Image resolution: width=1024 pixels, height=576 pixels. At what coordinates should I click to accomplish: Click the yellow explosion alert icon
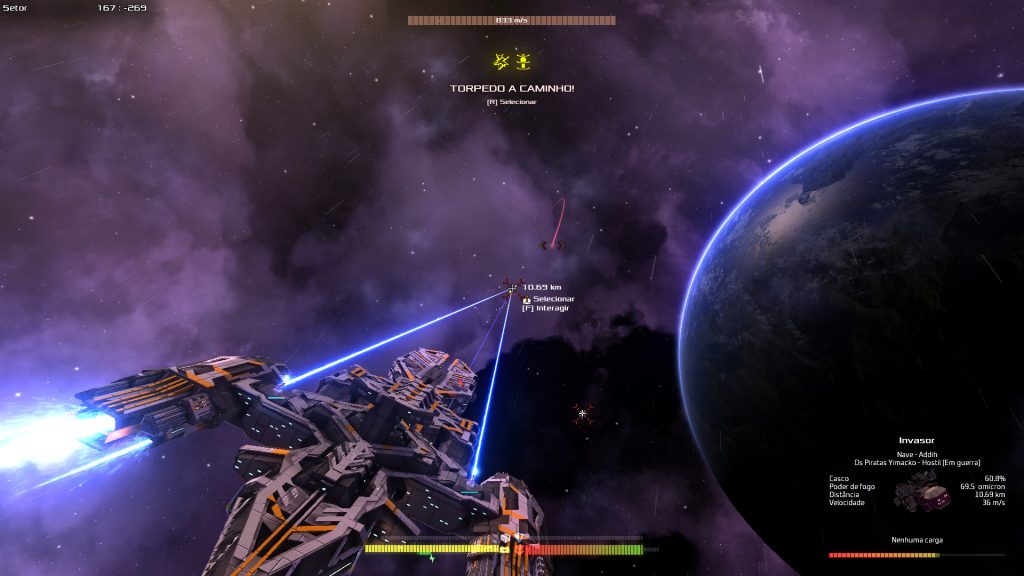(501, 62)
